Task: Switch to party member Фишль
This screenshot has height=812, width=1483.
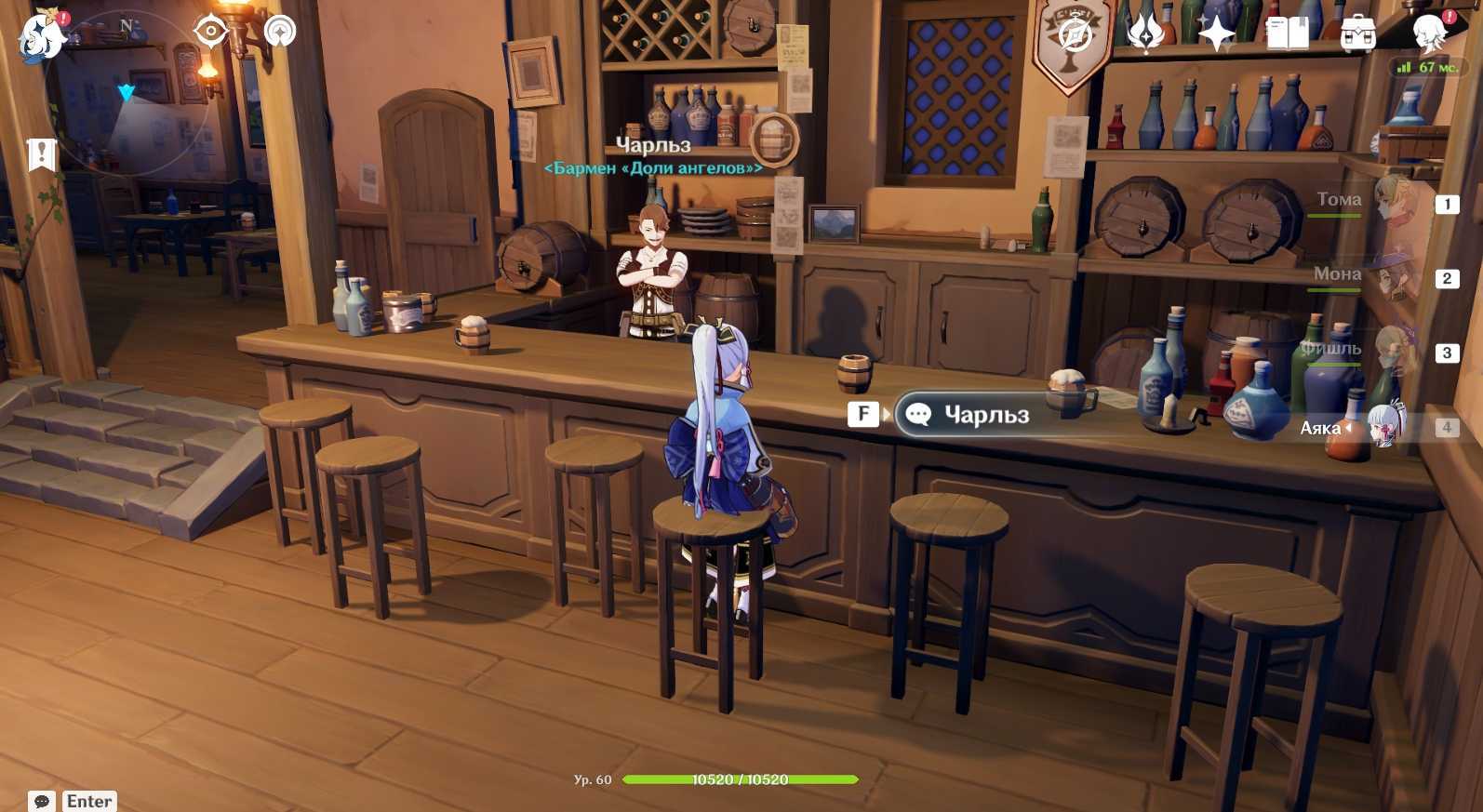Action: pos(1393,351)
